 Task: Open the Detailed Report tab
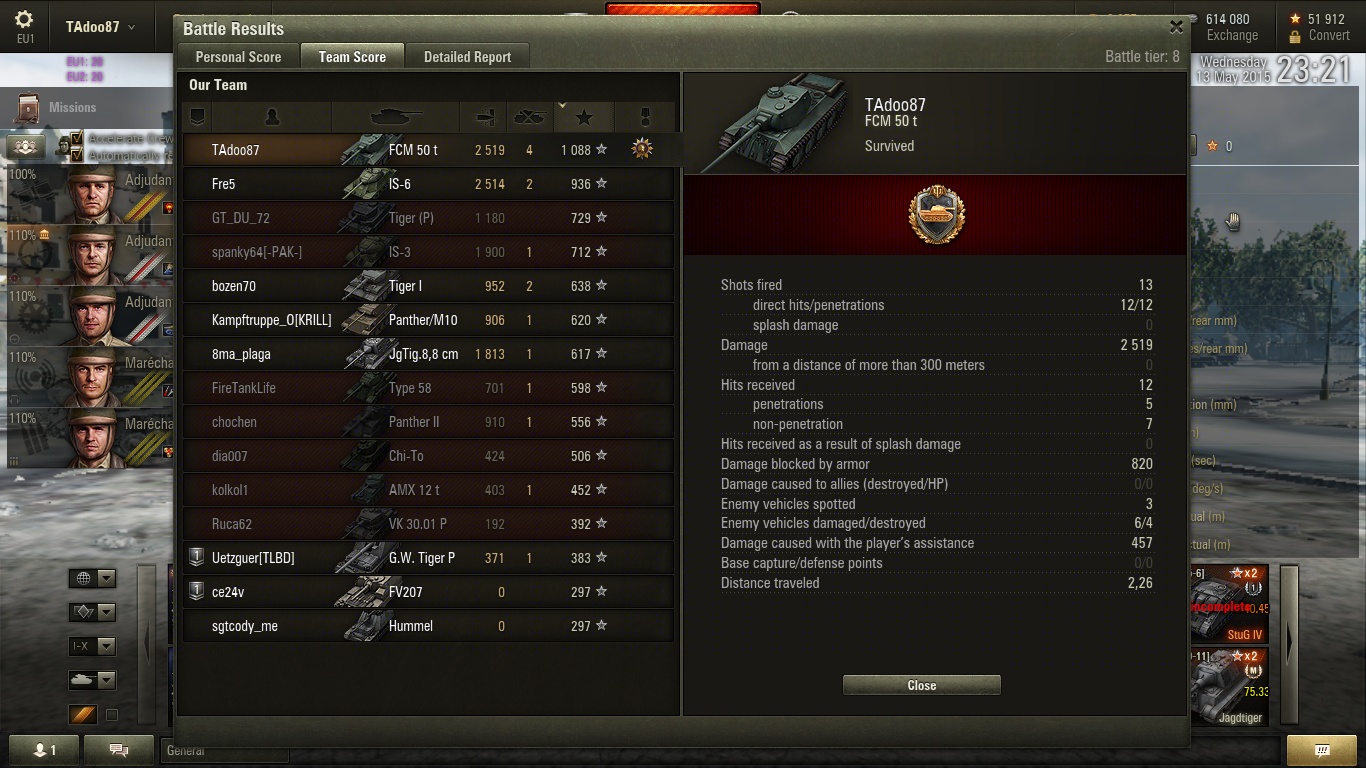pyautogui.click(x=467, y=57)
